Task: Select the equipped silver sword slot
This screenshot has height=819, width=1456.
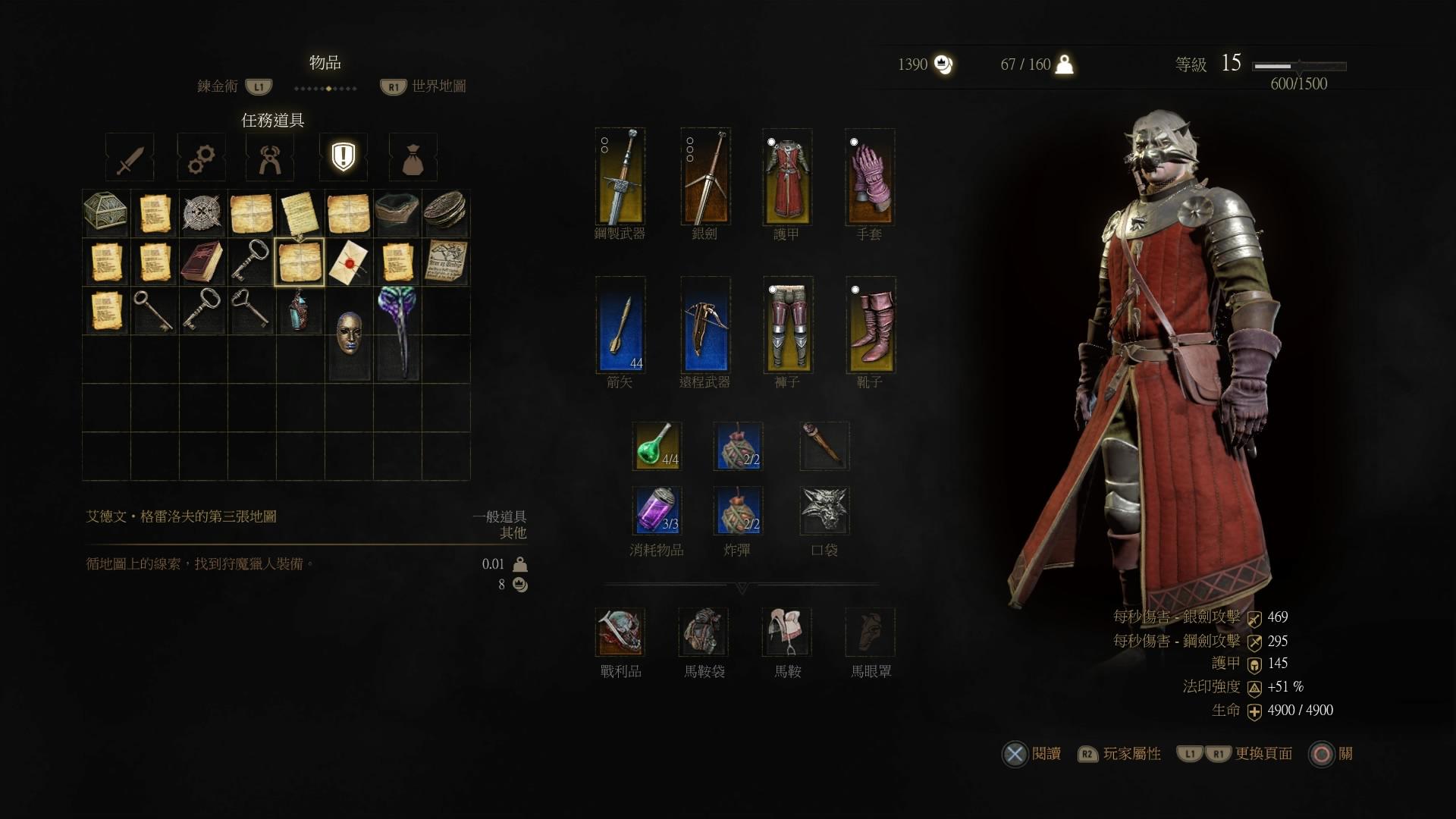Action: [x=705, y=177]
